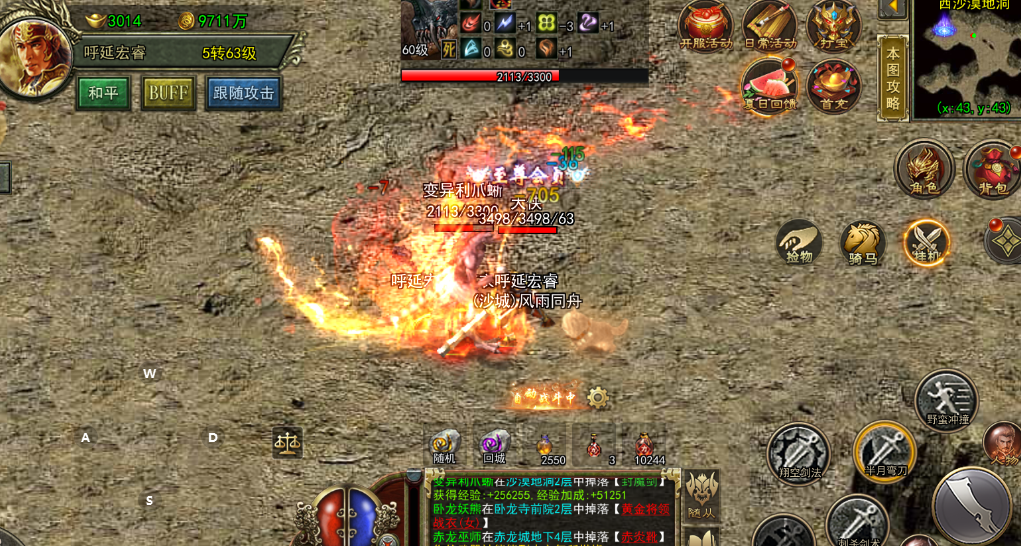Open the 背包 backpack
The height and width of the screenshot is (546, 1021).
click(x=991, y=168)
